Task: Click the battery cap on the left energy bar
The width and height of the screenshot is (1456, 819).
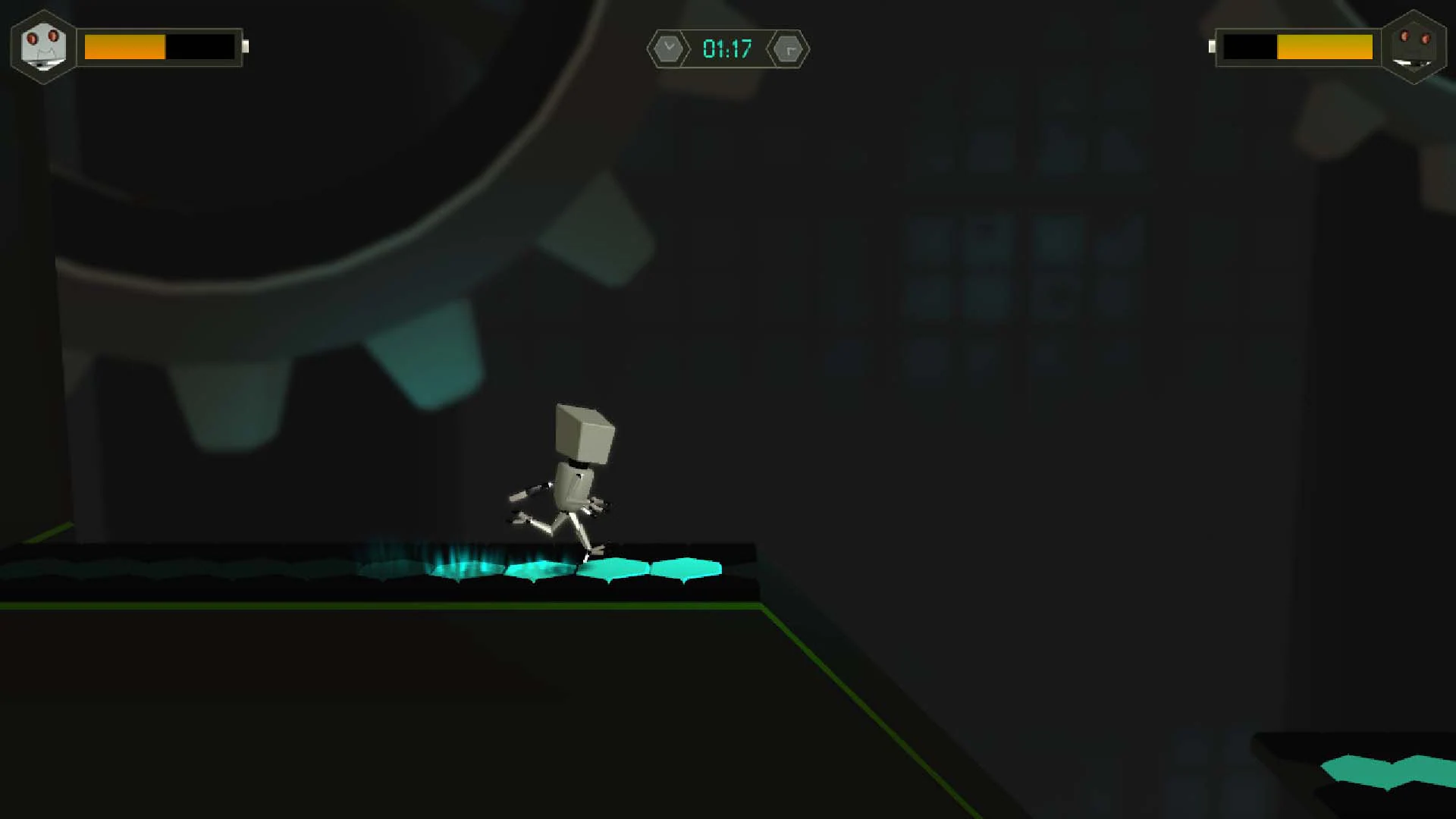Action: (246, 46)
